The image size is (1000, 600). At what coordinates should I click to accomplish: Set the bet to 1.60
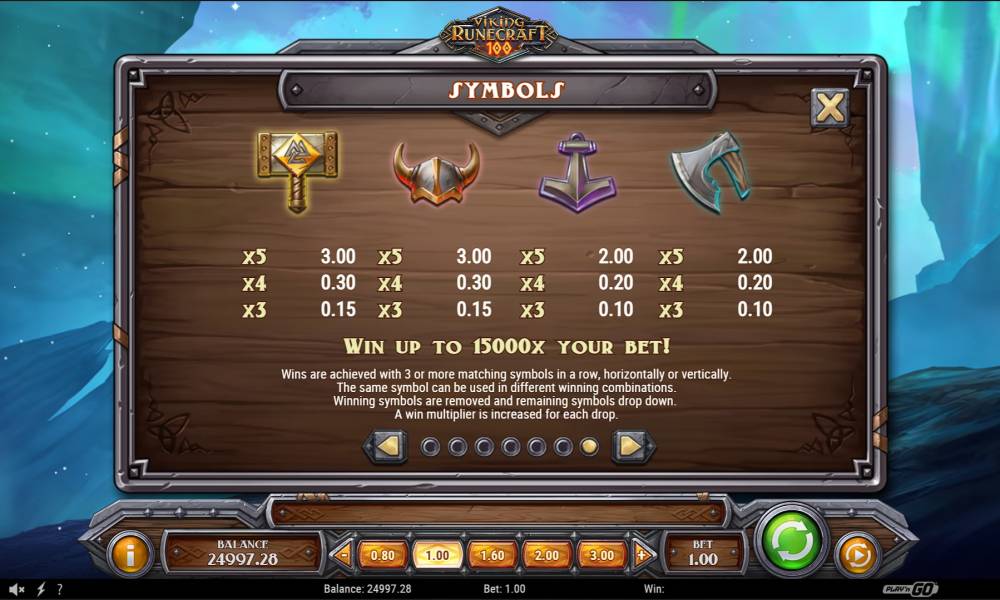[x=493, y=554]
